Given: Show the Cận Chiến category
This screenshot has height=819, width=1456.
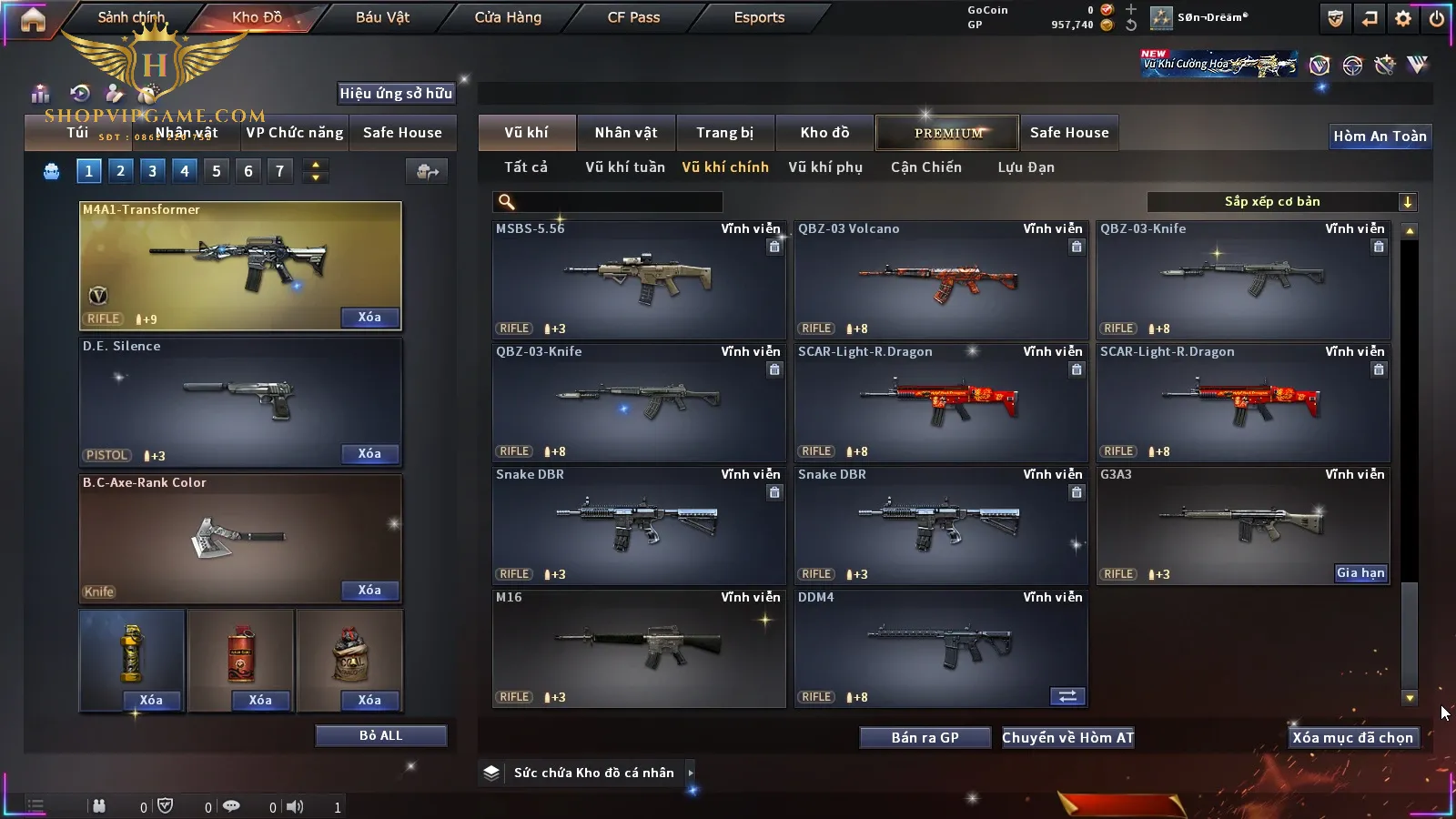Looking at the screenshot, I should [x=925, y=167].
